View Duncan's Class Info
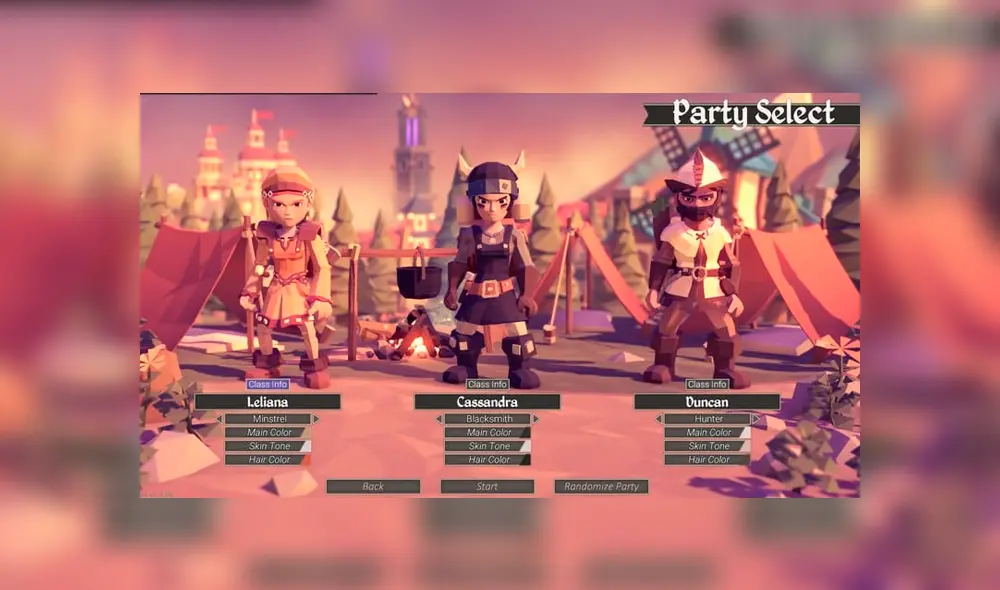 [707, 384]
